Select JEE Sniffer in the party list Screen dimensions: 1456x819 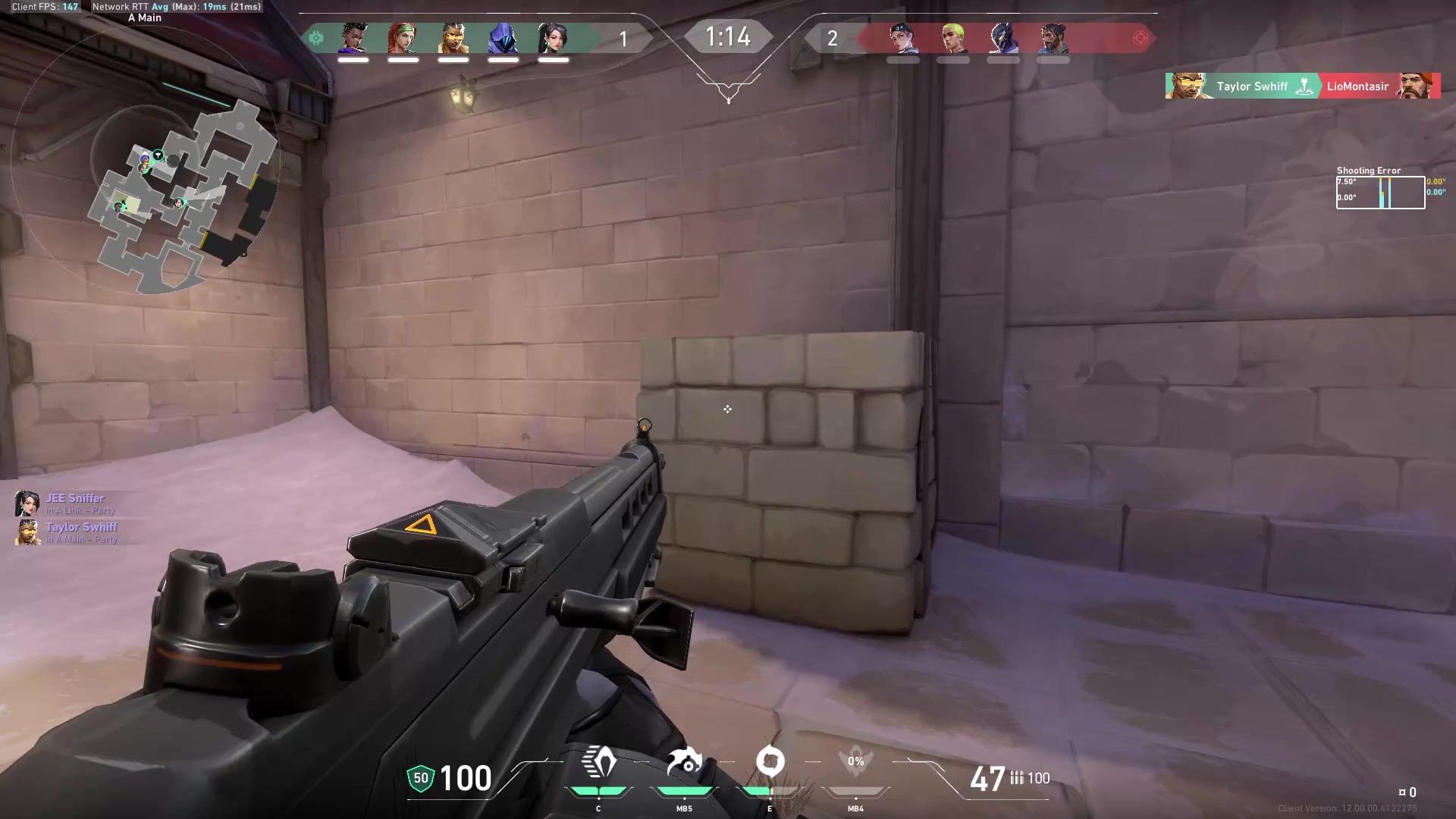[74, 498]
